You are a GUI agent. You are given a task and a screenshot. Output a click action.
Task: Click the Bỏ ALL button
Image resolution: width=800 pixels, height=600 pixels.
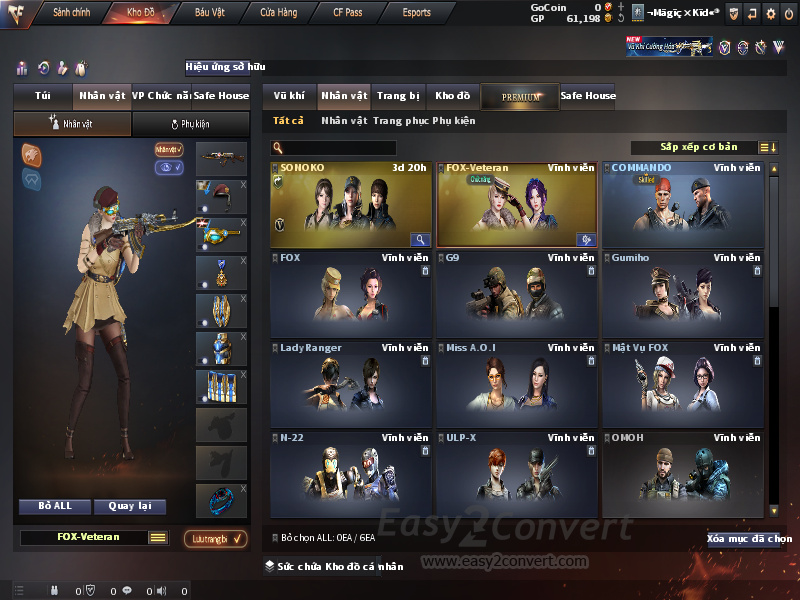pyautogui.click(x=54, y=506)
